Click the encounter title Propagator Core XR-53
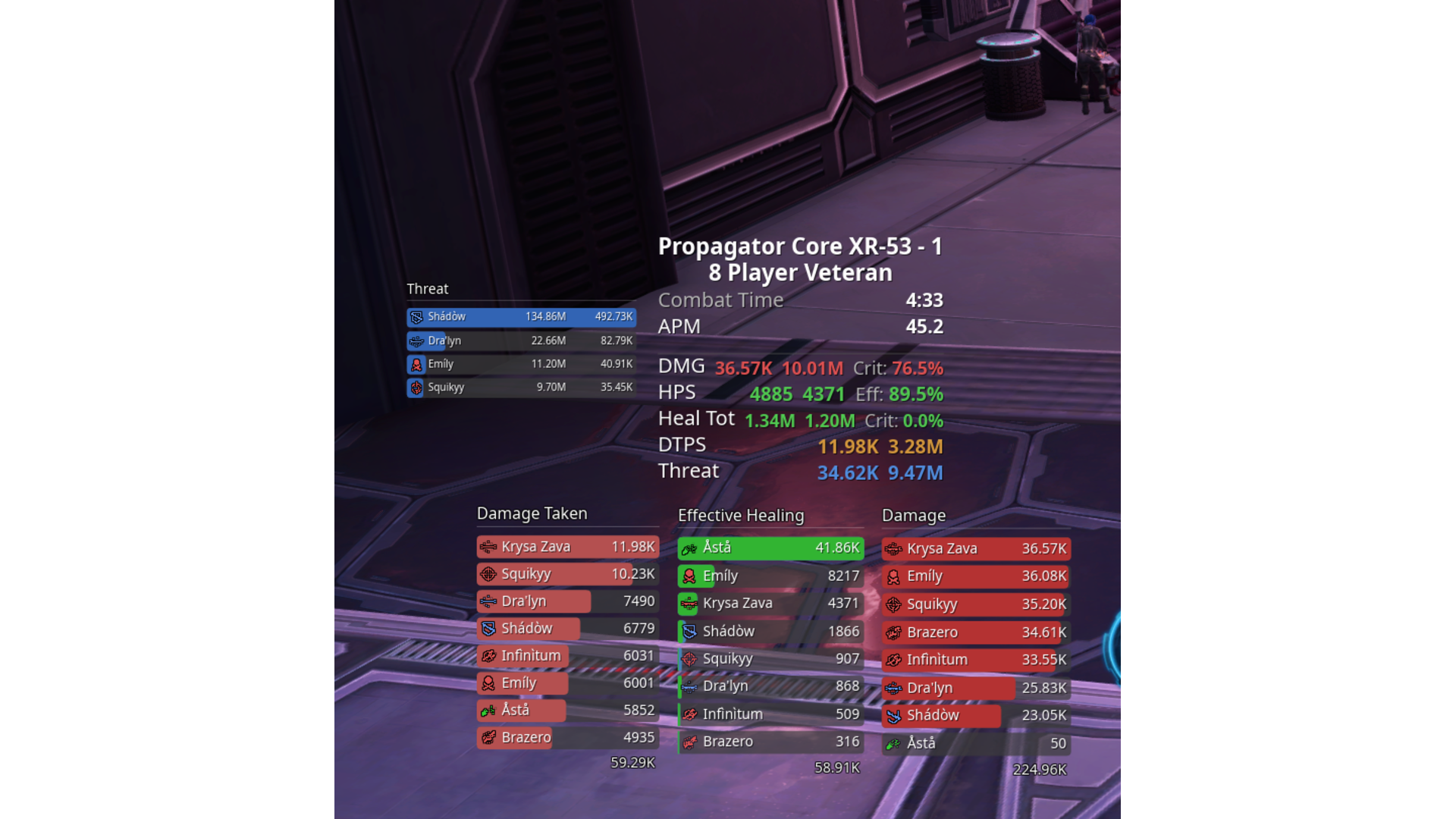Screen dimensions: 1456x819 (800, 246)
